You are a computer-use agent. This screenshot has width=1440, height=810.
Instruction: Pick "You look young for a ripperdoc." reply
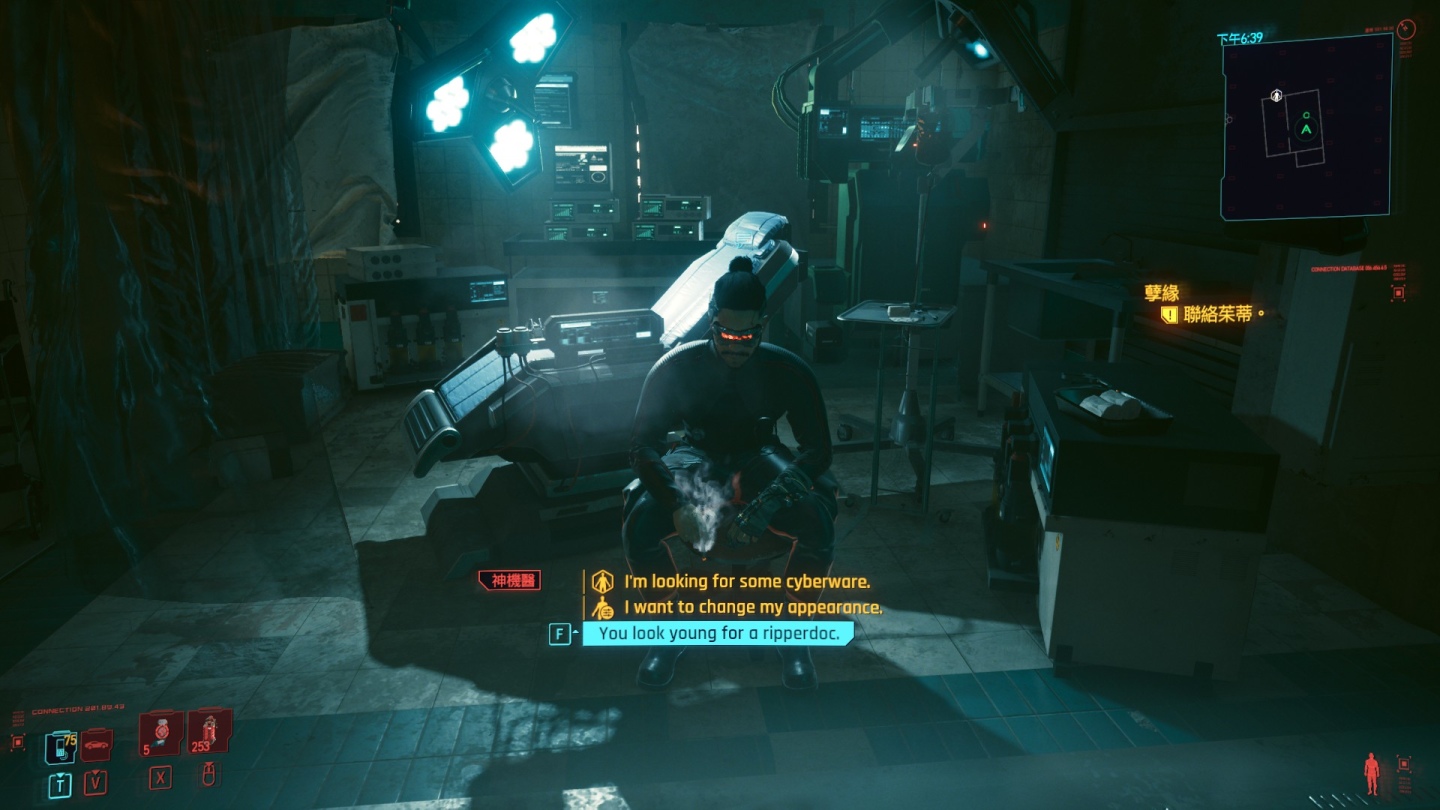tap(720, 633)
